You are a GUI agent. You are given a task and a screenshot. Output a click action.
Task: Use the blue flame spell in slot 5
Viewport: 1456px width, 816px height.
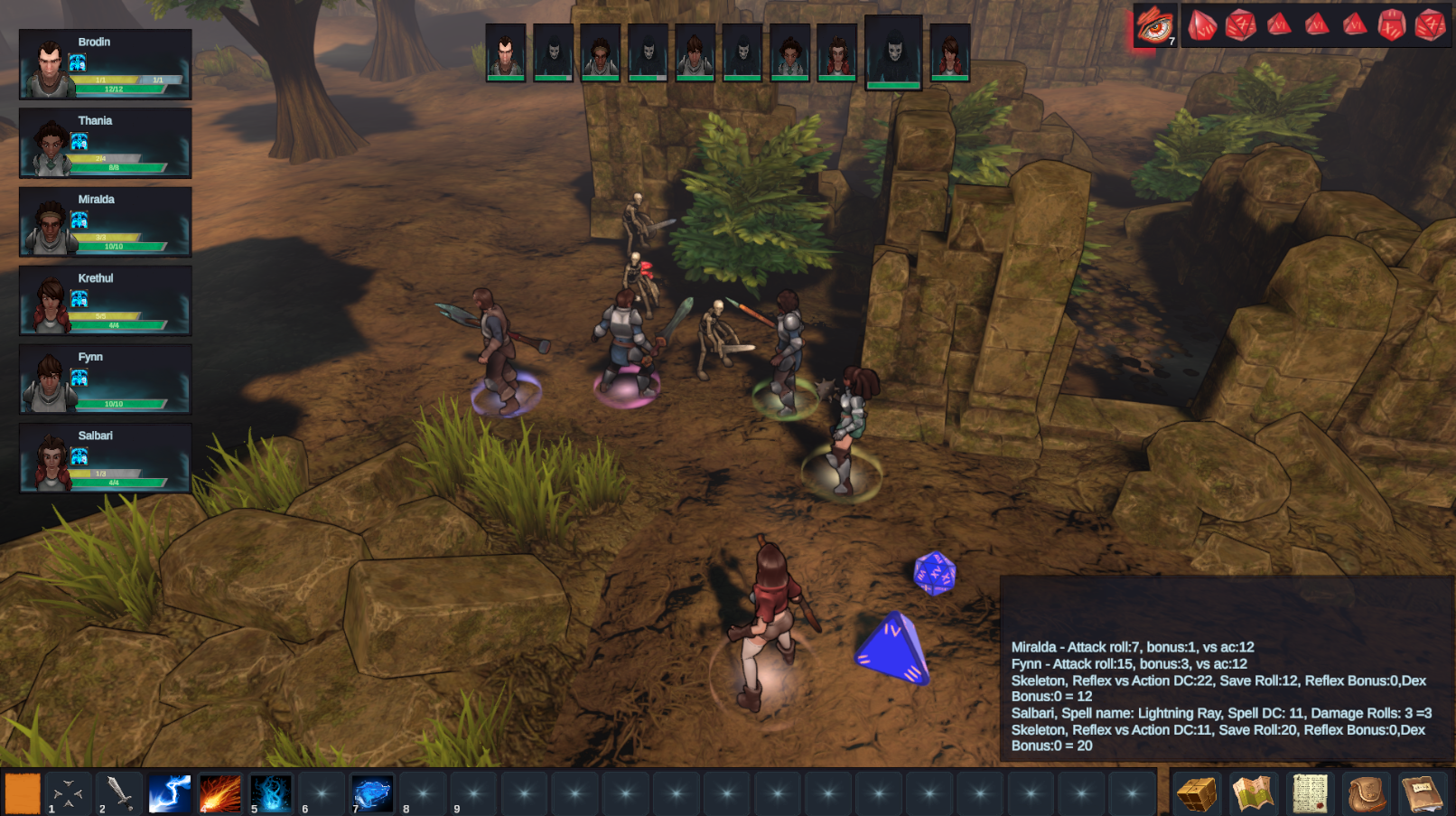(x=272, y=791)
